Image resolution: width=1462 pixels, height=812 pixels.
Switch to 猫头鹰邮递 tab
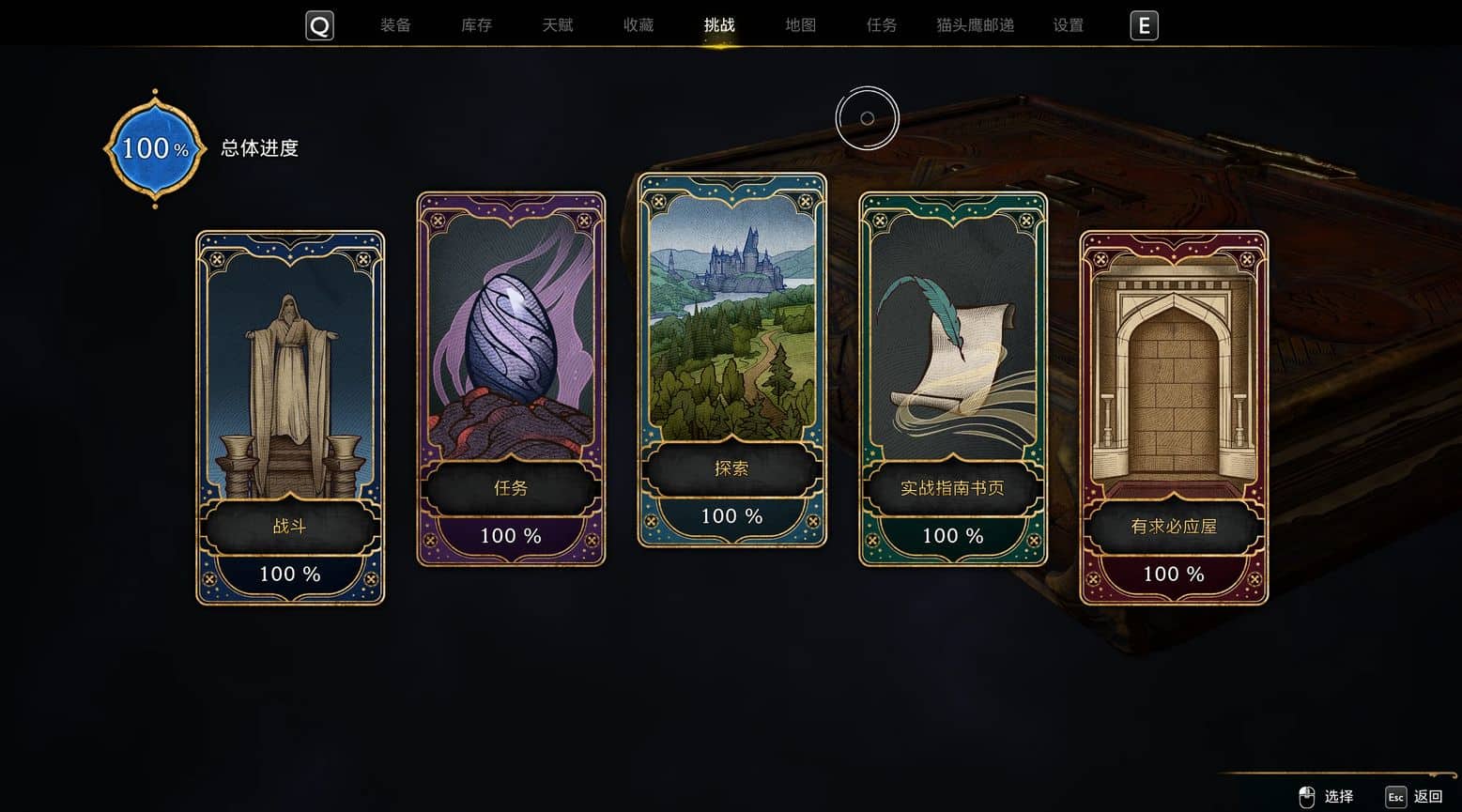tap(975, 25)
